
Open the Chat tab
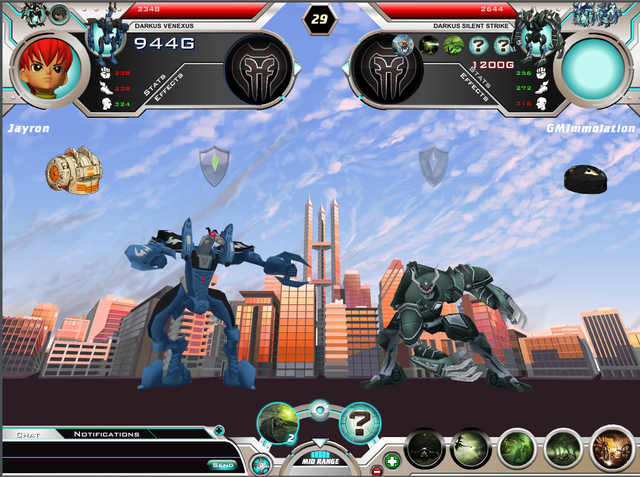(23, 434)
